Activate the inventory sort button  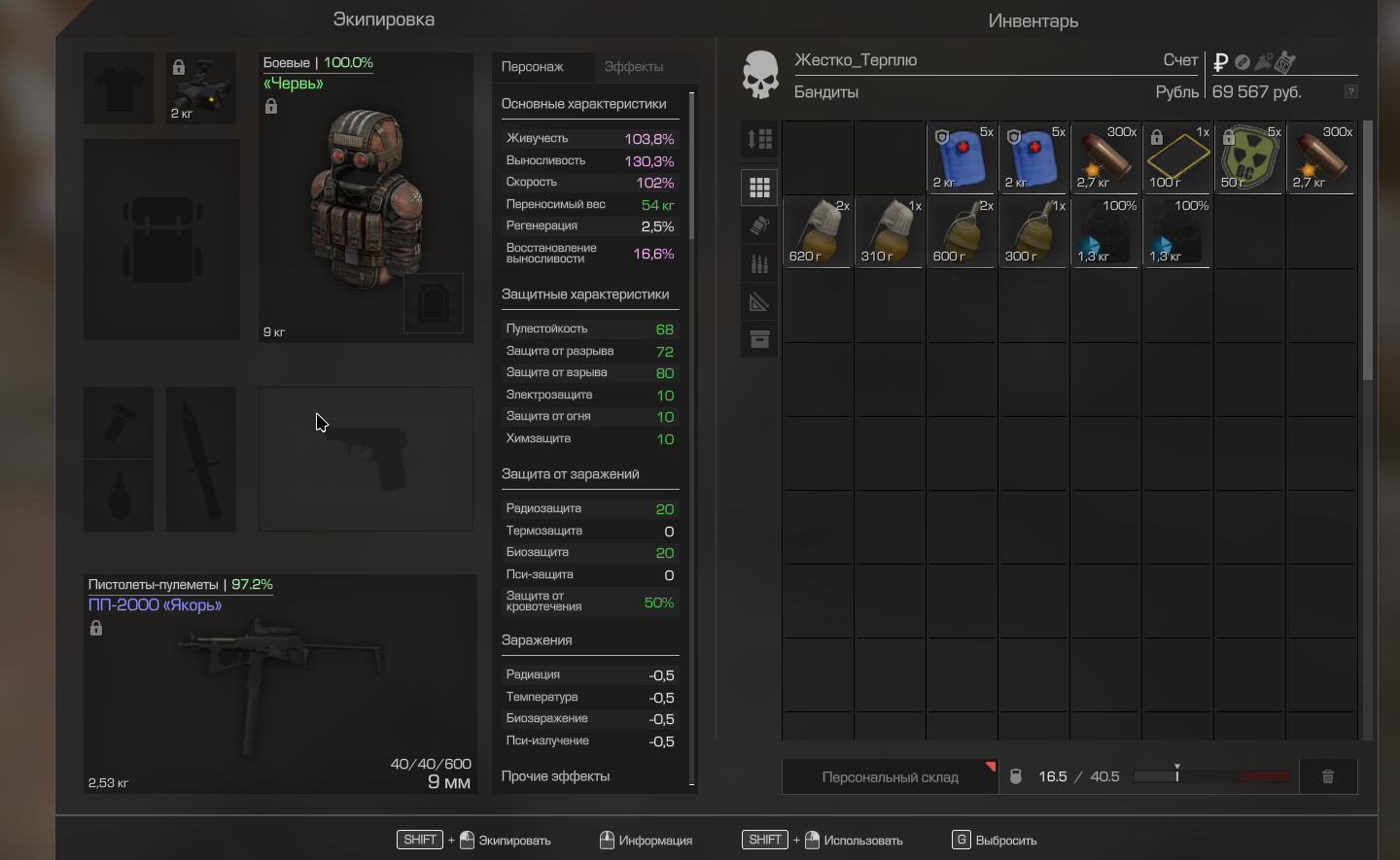(759, 139)
